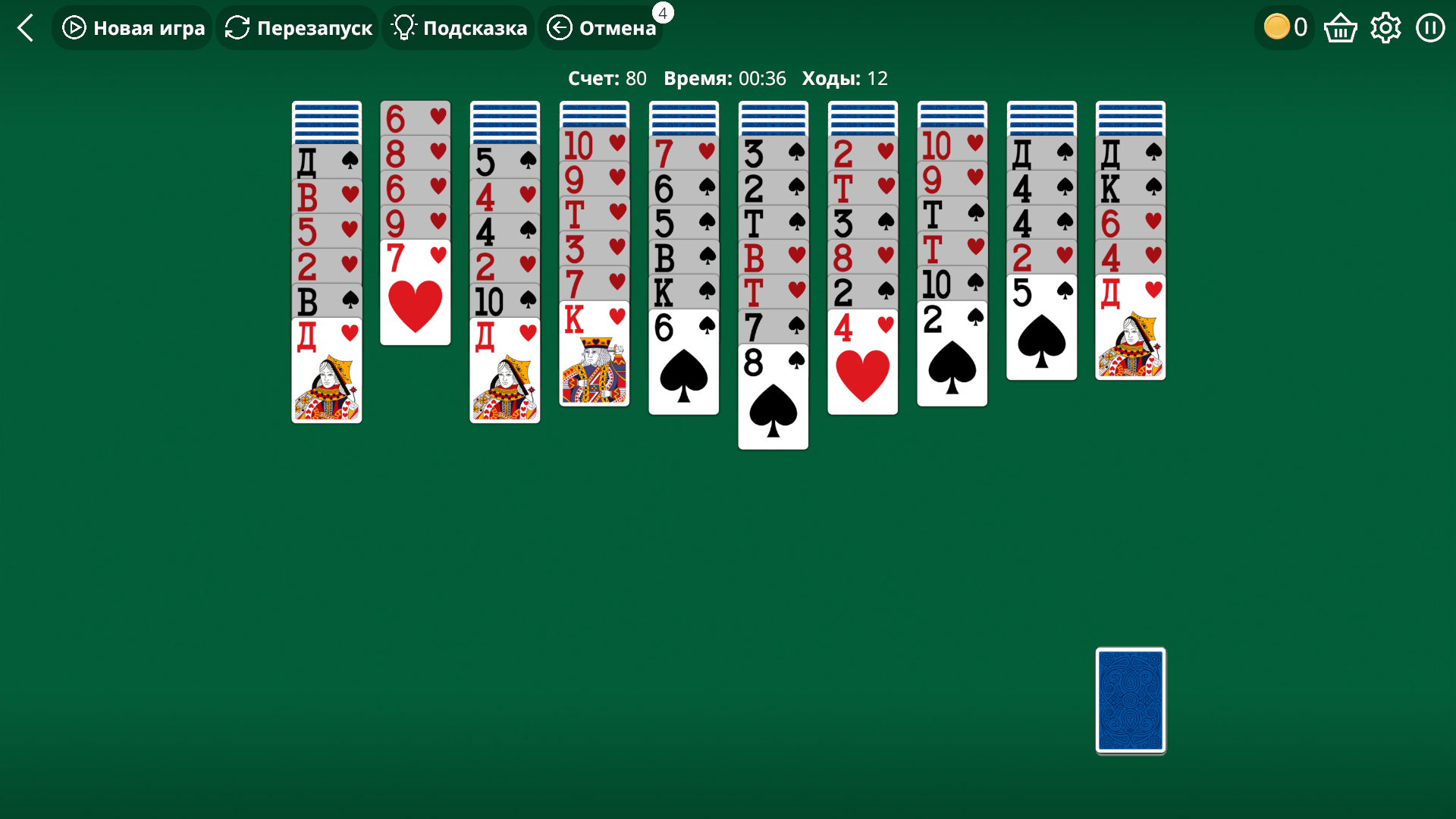The image size is (1456, 819).
Task: Open the settings gear
Action: [1385, 27]
